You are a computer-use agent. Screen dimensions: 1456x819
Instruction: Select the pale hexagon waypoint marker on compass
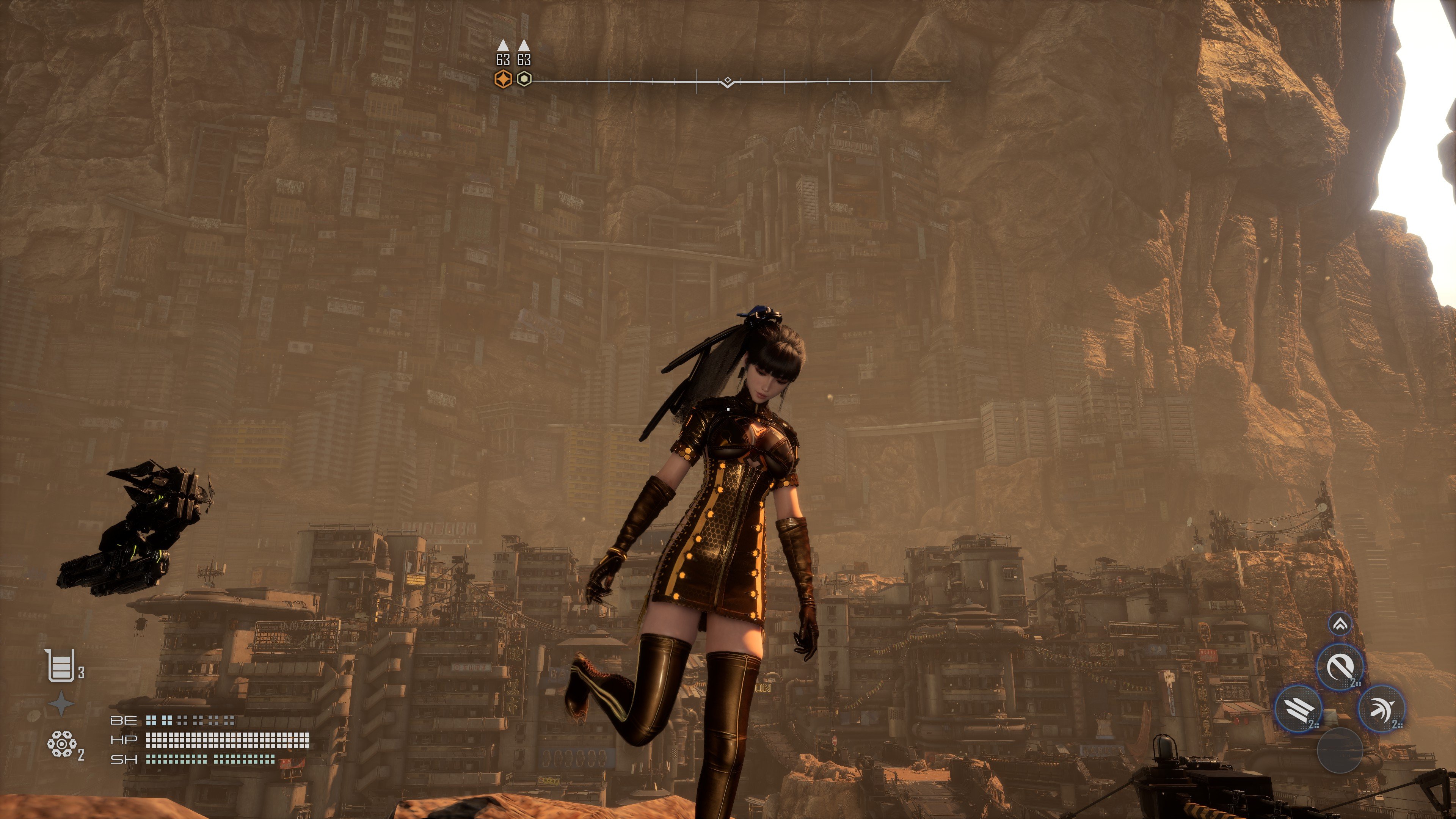[x=524, y=79]
